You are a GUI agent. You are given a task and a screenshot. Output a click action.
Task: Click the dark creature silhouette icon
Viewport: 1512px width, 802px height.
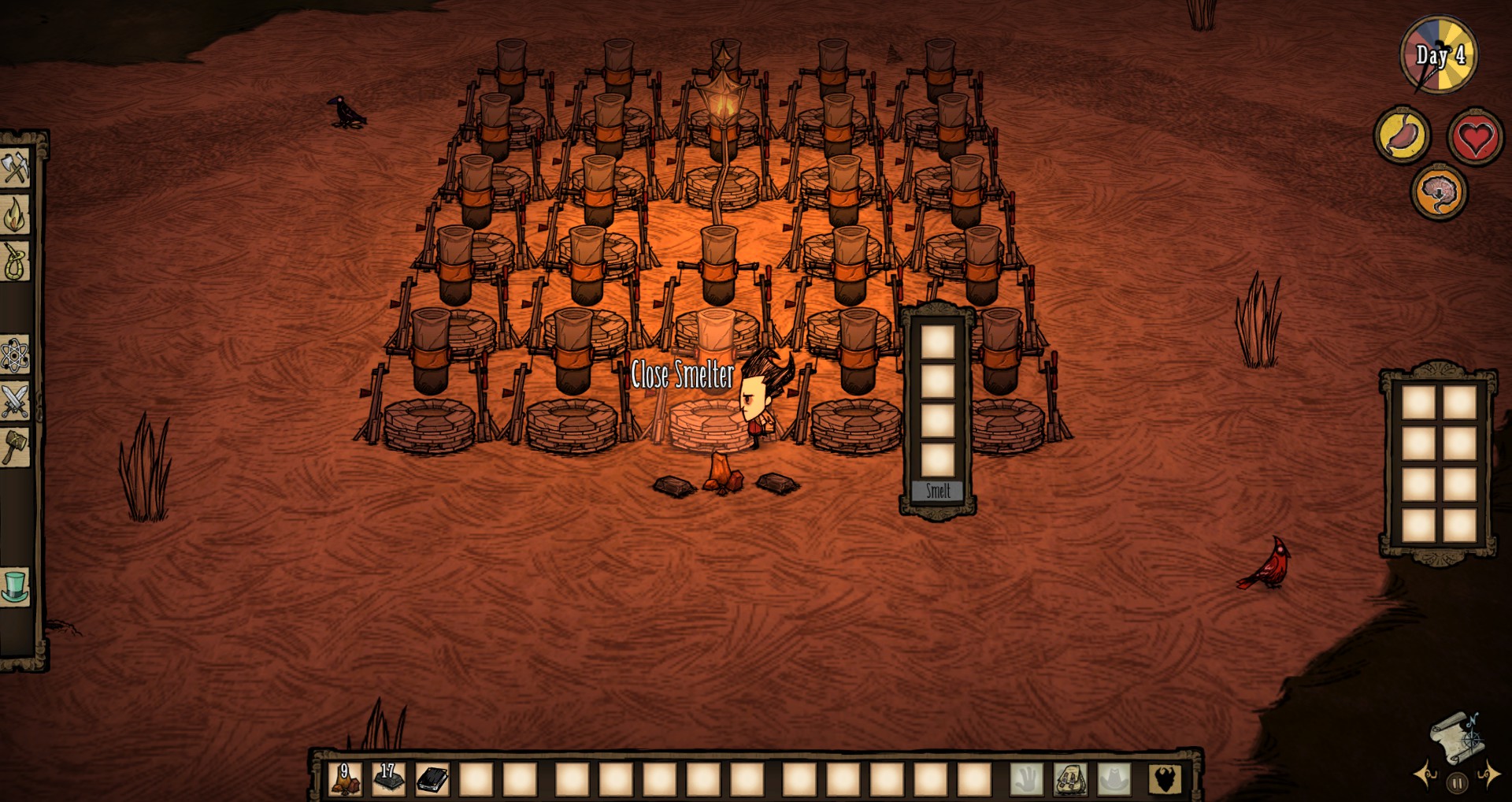tap(1165, 779)
